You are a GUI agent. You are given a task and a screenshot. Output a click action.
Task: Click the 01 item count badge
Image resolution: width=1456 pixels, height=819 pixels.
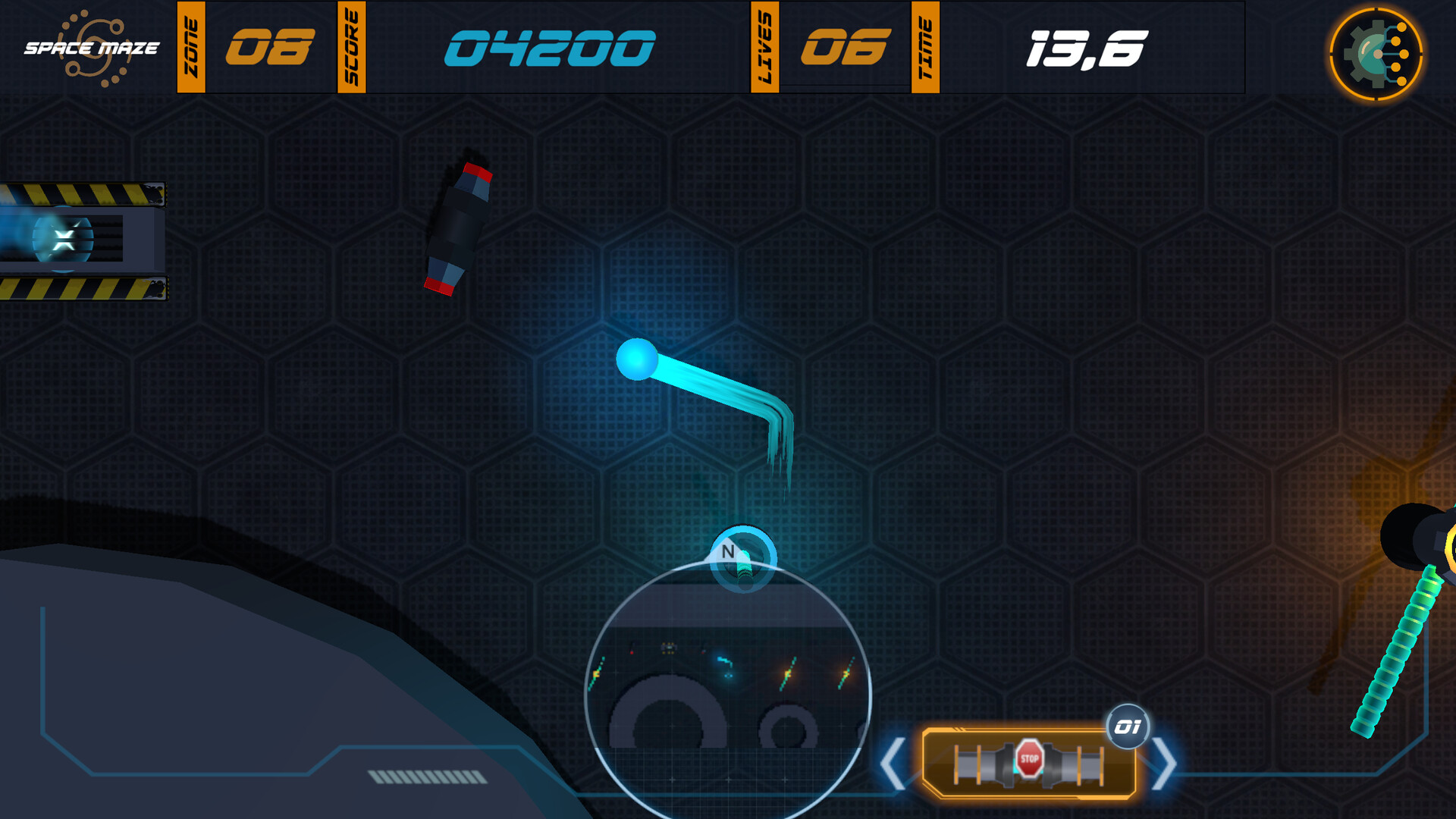(1128, 726)
